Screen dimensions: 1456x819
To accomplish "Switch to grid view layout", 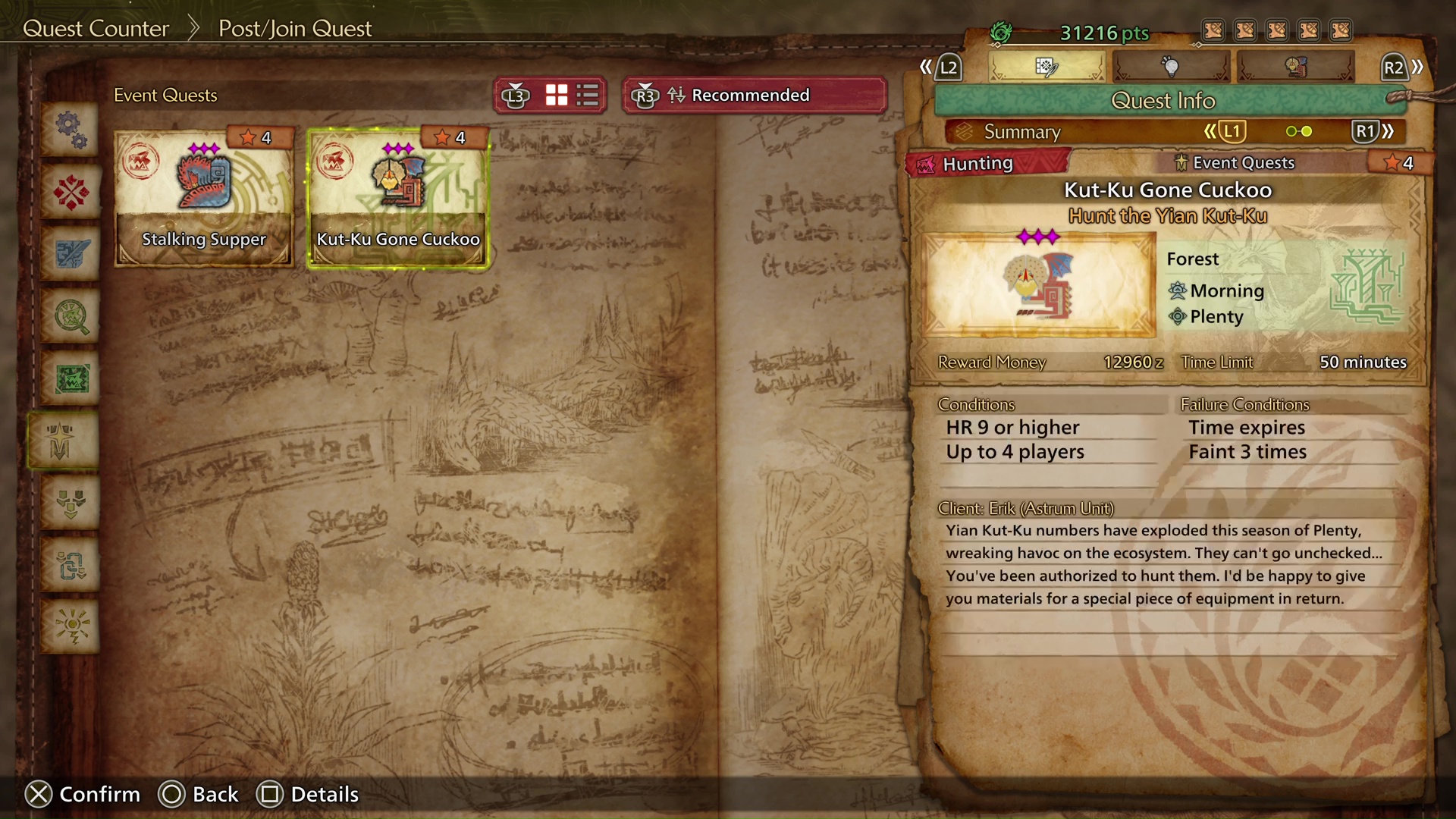I will [556, 95].
